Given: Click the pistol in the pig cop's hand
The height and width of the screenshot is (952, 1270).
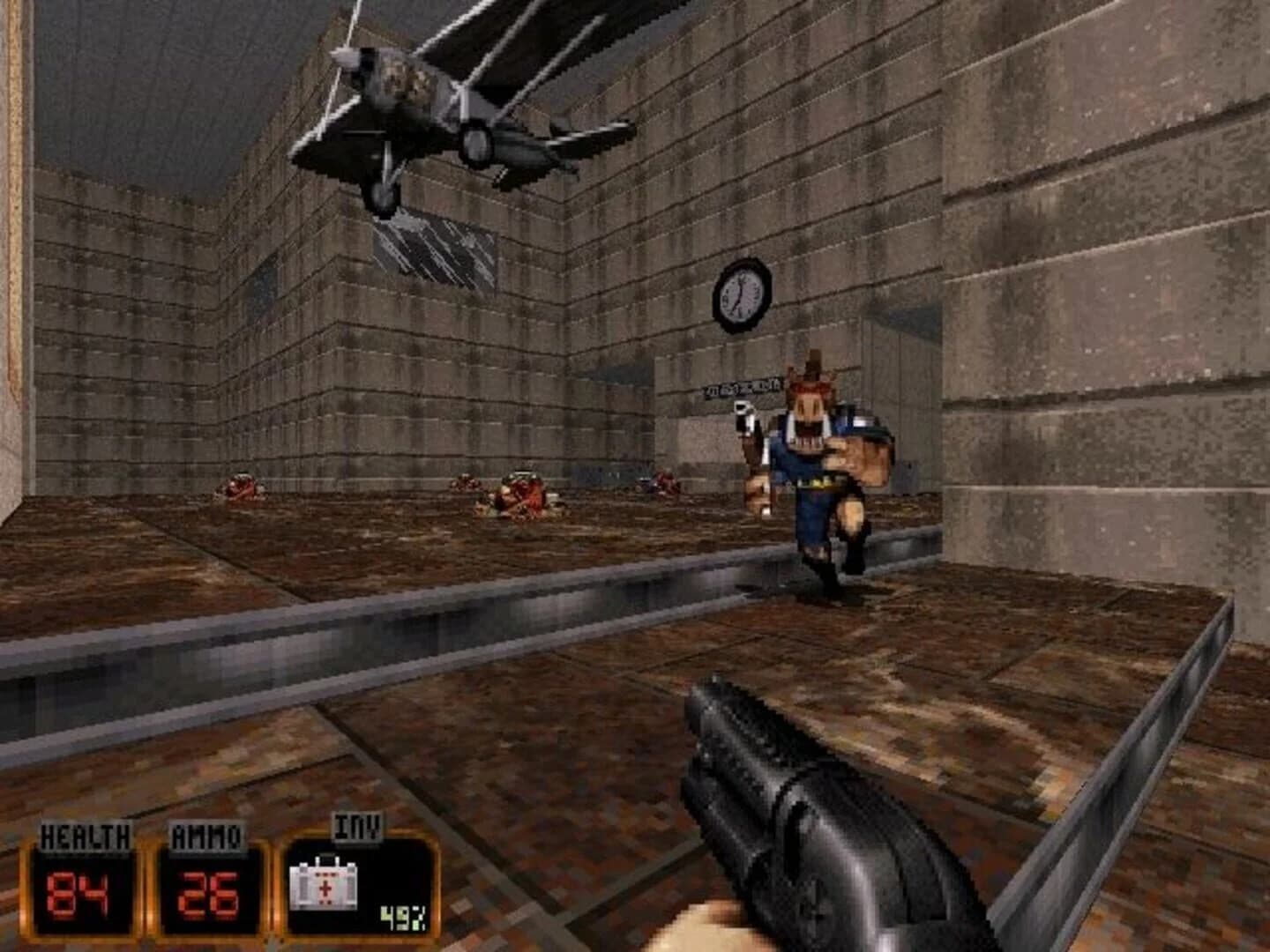Looking at the screenshot, I should (741, 412).
